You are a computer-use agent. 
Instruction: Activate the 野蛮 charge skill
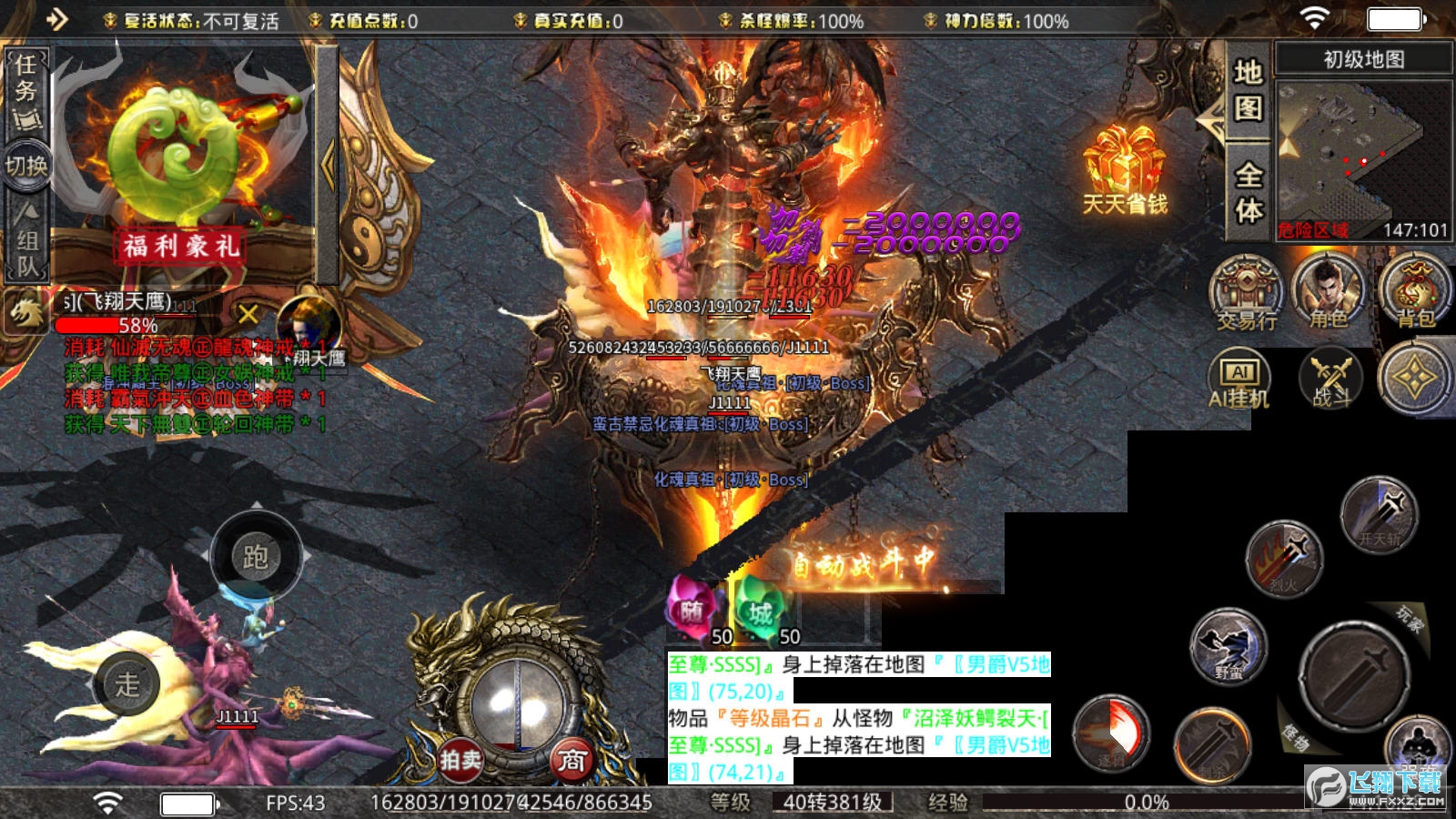(x=1228, y=644)
